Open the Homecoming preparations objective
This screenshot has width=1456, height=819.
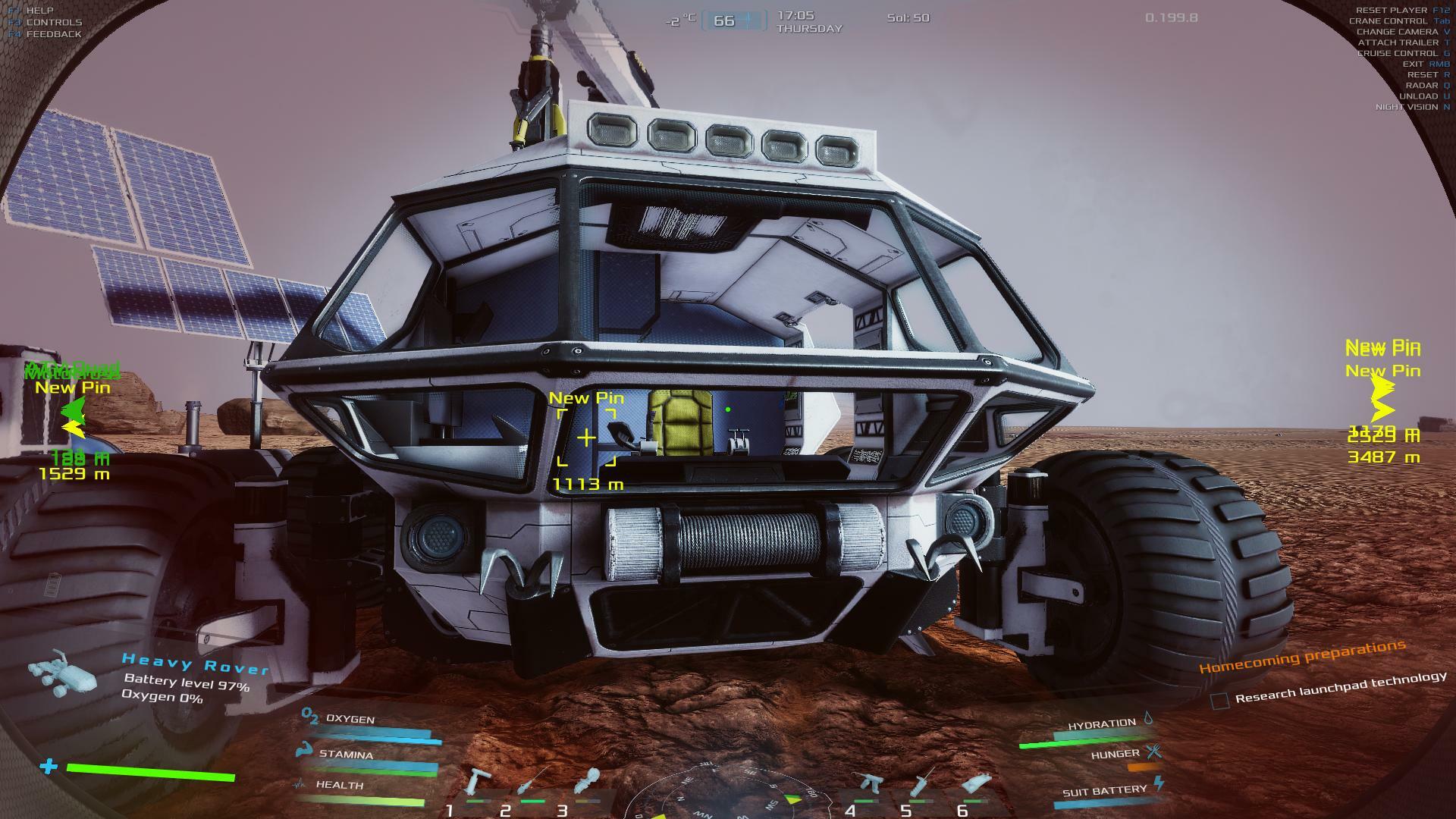(x=1301, y=657)
